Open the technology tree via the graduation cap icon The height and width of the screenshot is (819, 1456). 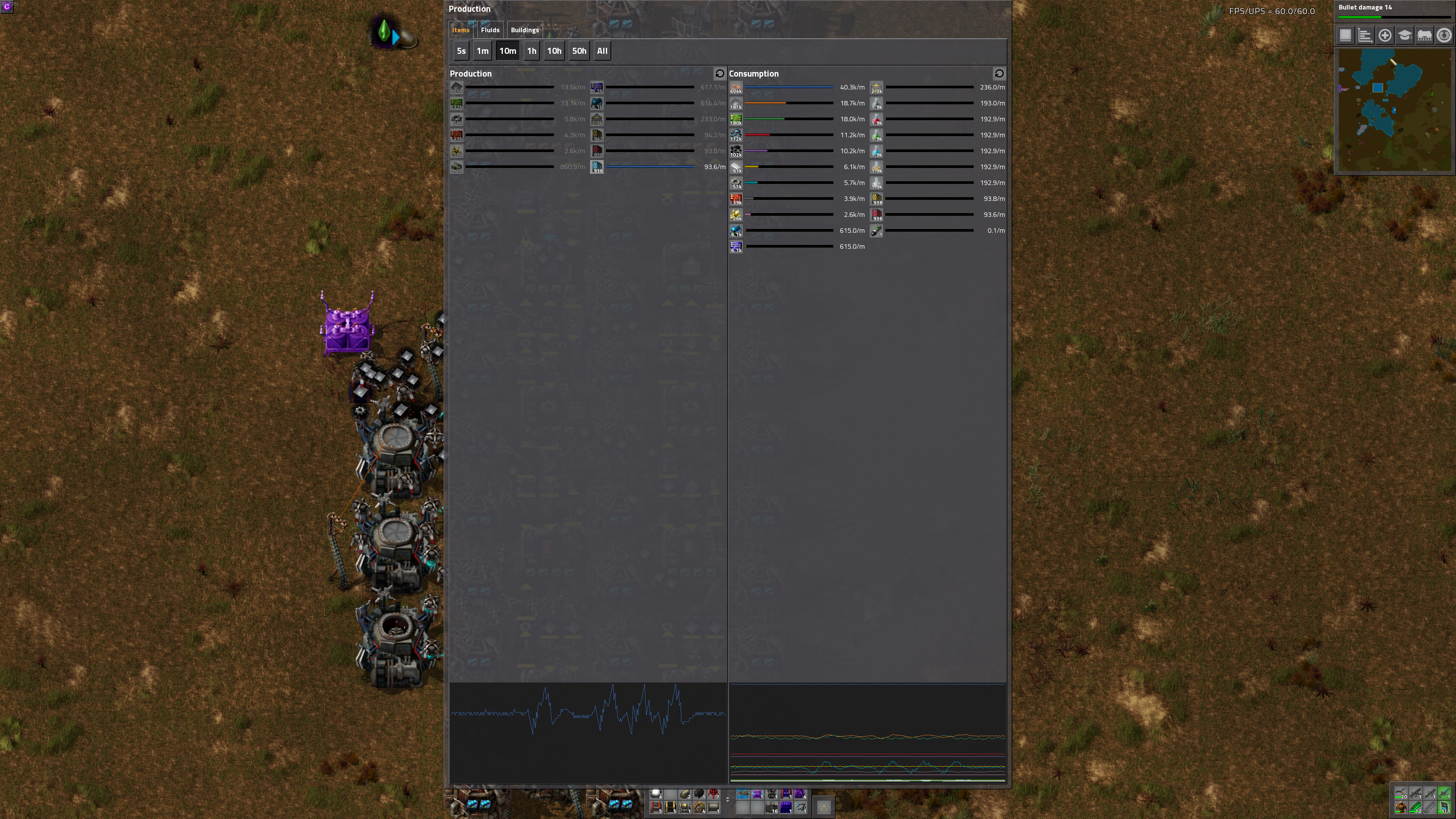[x=1404, y=36]
